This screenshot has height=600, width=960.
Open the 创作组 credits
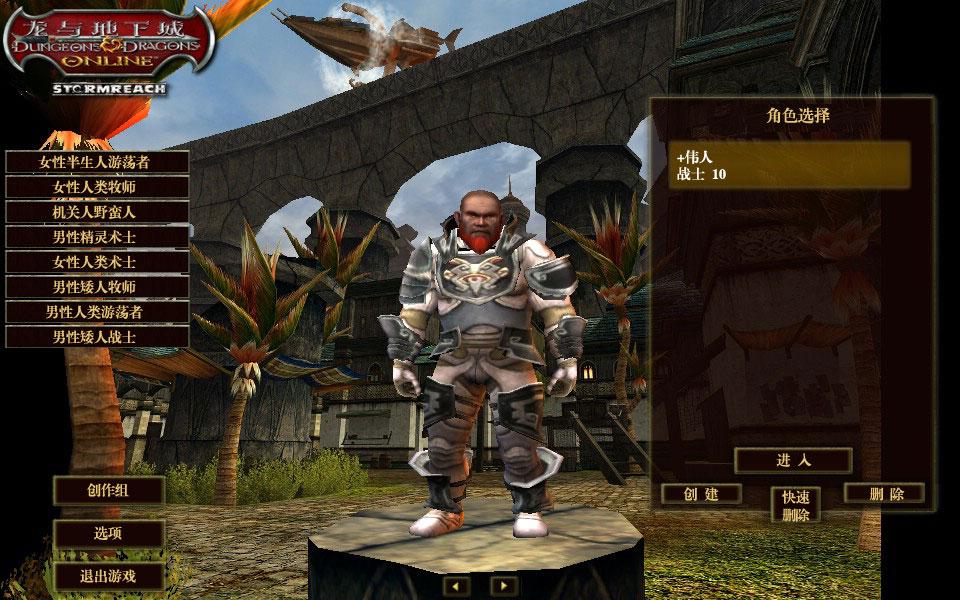(108, 490)
